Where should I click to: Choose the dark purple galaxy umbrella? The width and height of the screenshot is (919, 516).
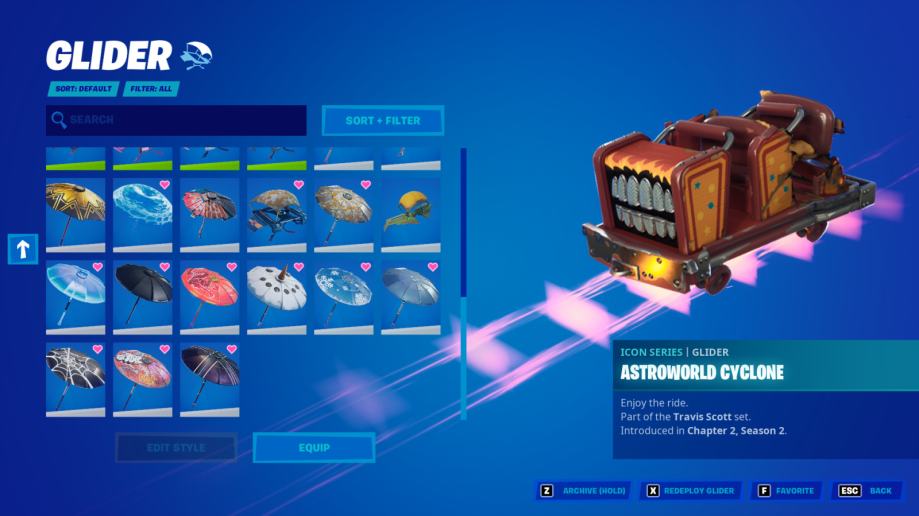pos(209,379)
